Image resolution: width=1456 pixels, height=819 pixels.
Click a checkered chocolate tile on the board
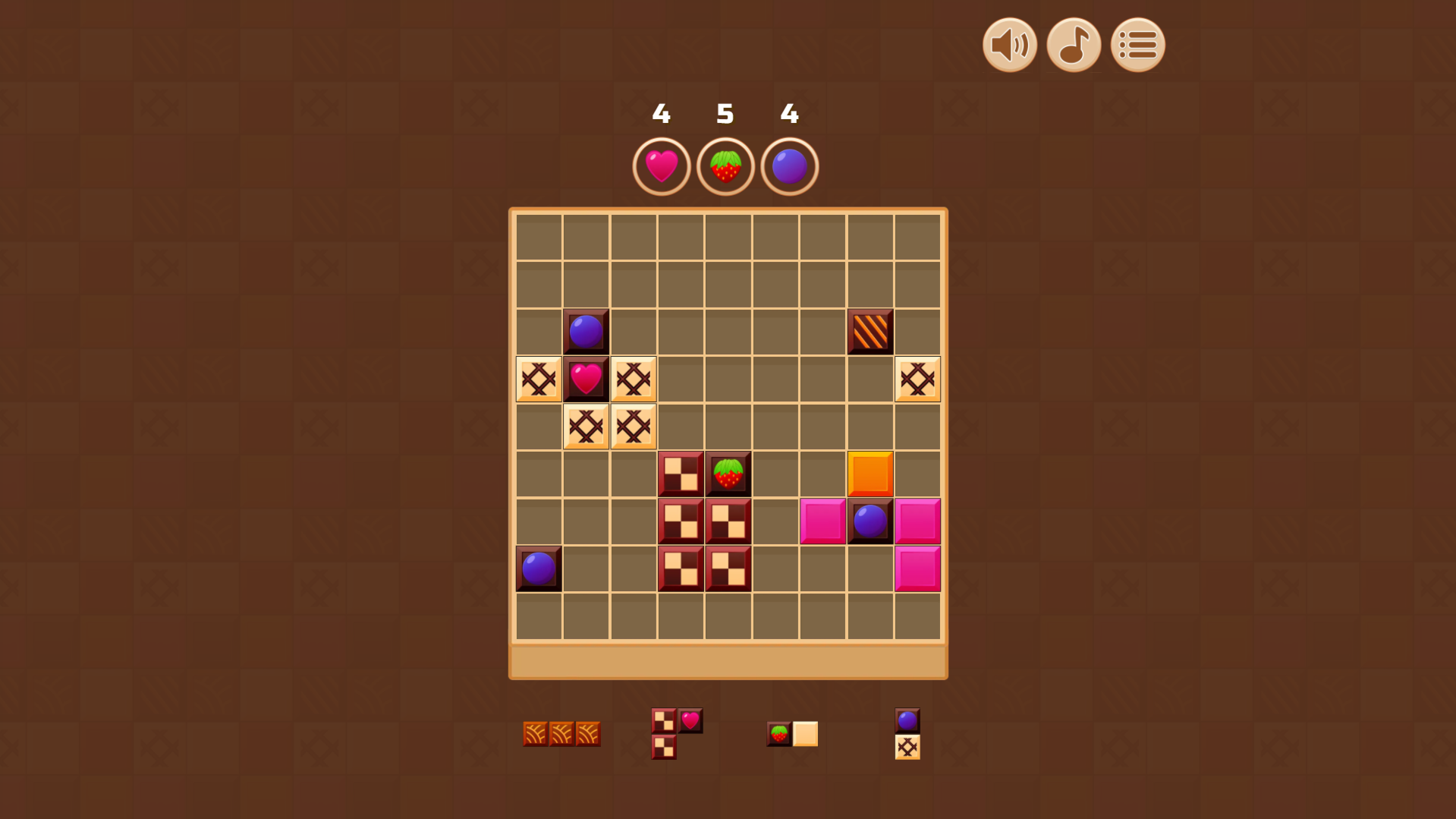pos(680,474)
